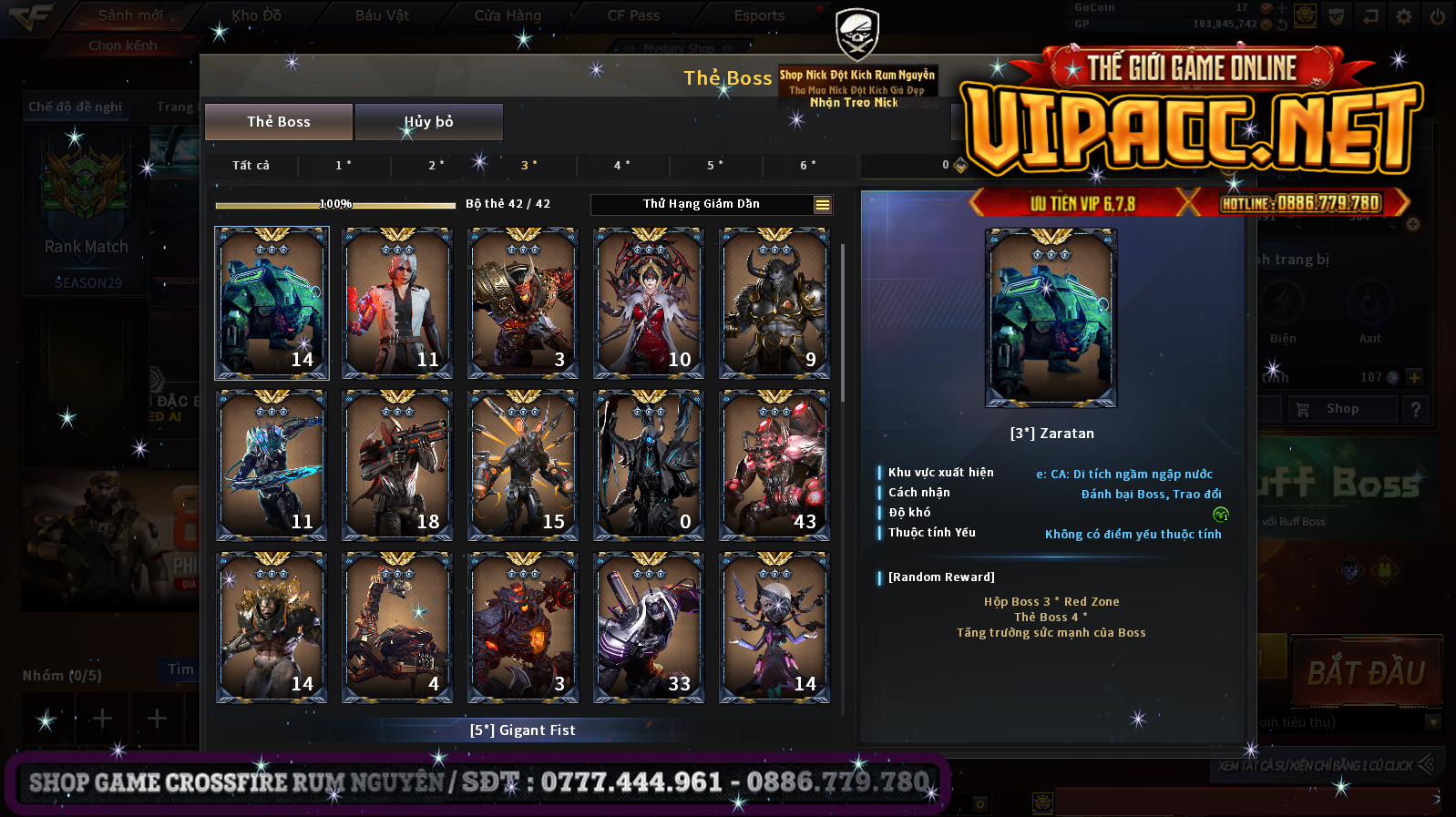Image resolution: width=1456 pixels, height=817 pixels.
Task: Open the gear settings icon
Action: [x=1404, y=16]
